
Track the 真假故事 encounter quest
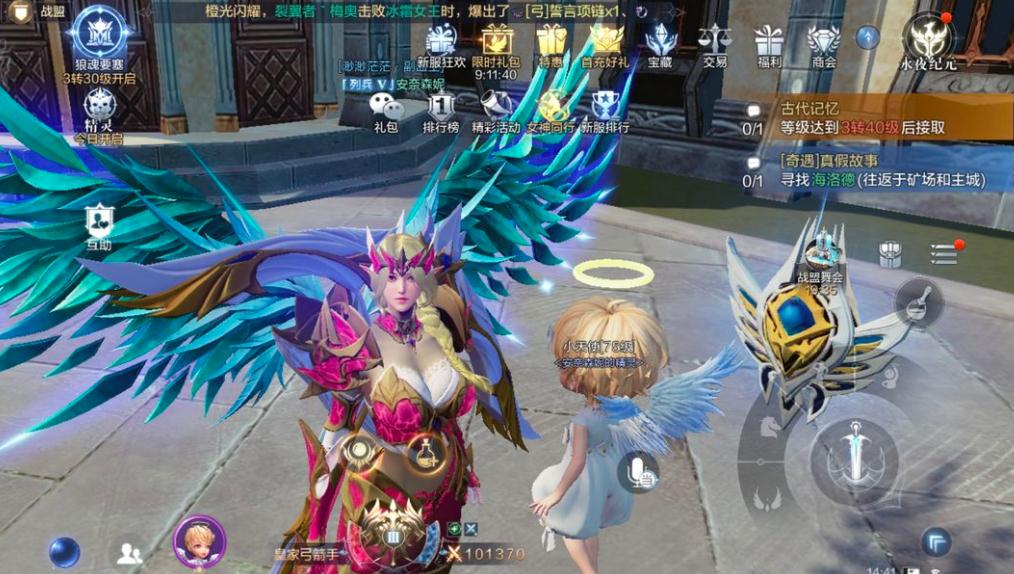[x=870, y=170]
